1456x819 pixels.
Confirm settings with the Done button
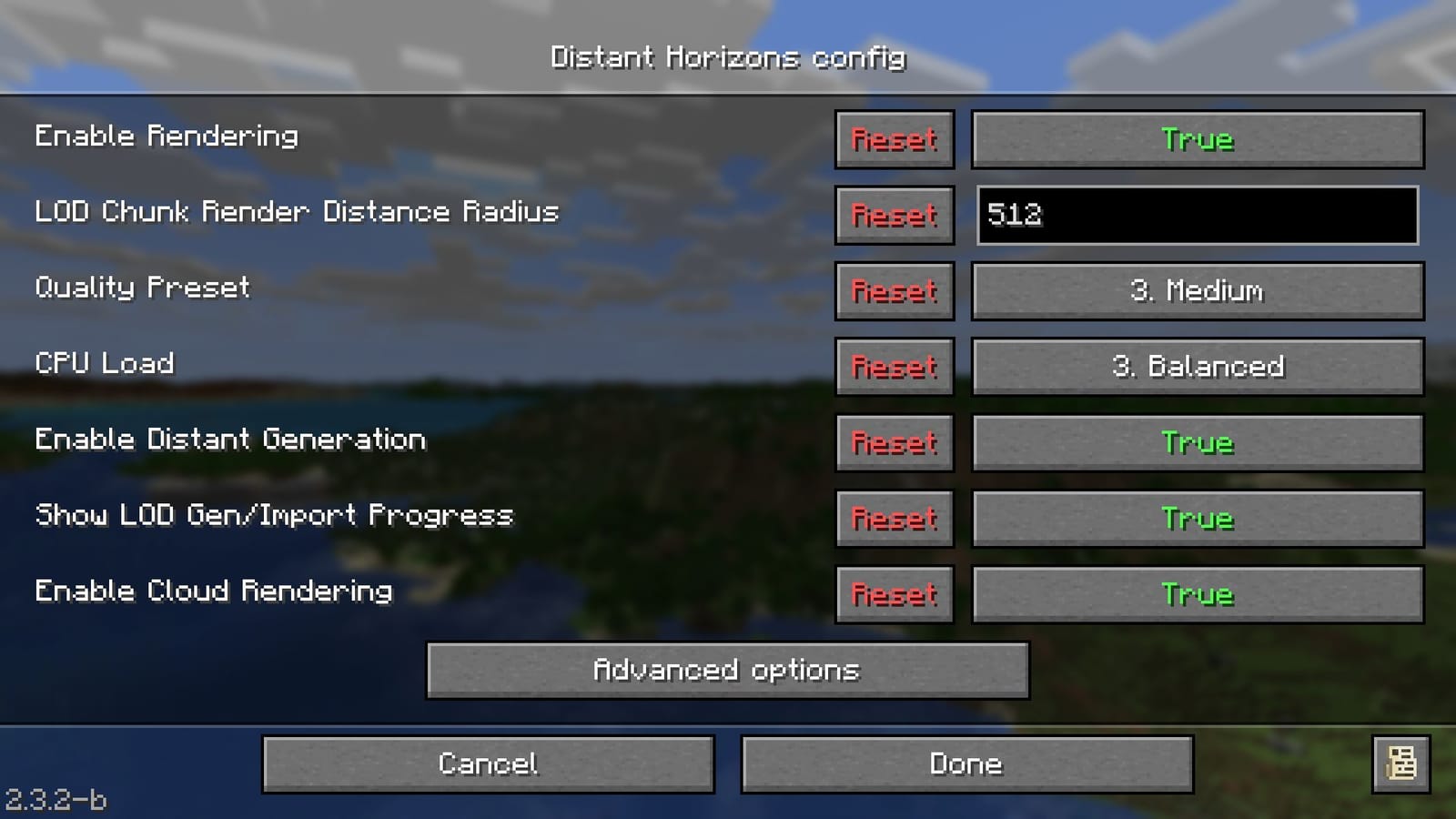(966, 764)
